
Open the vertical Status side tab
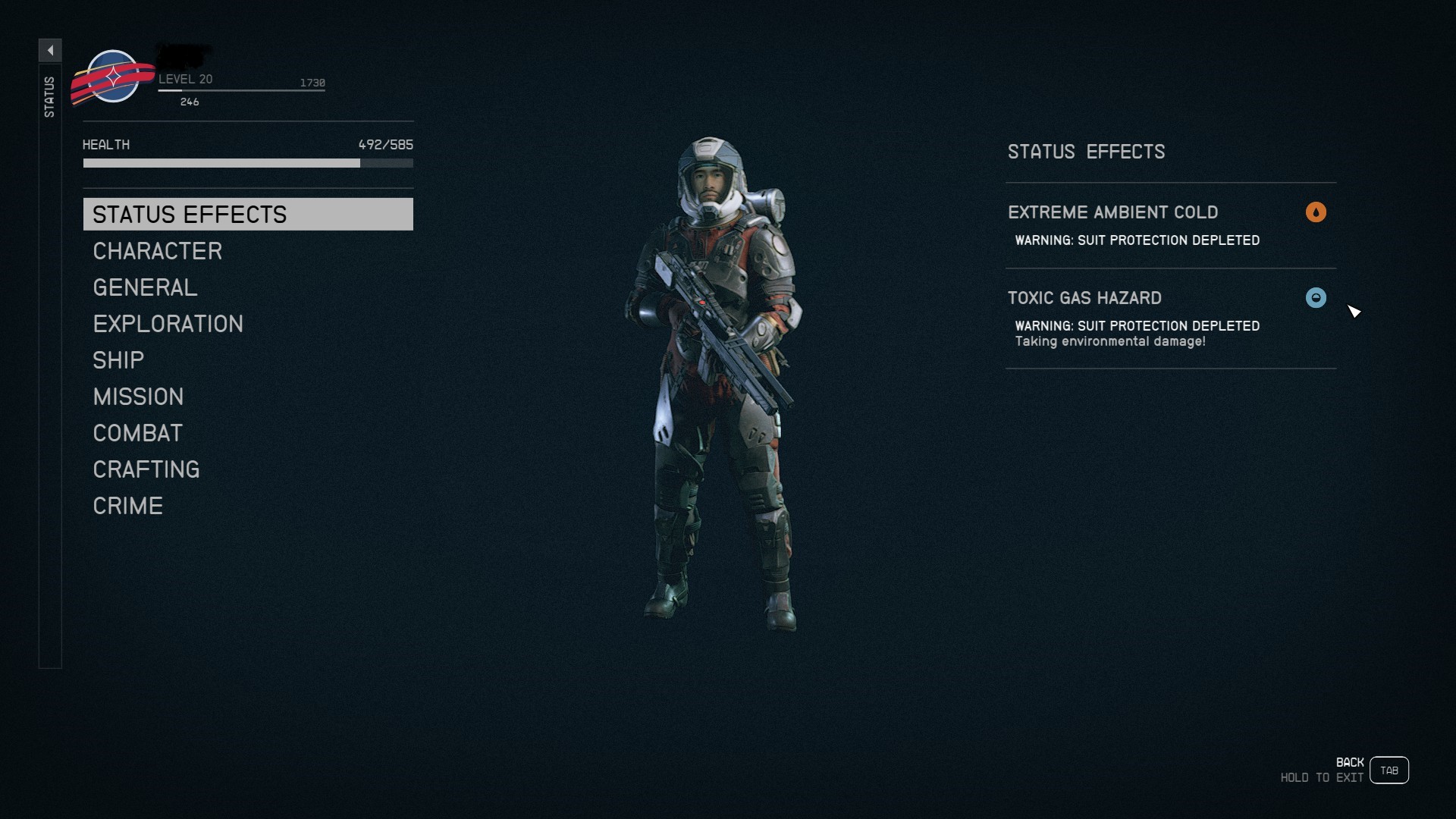pyautogui.click(x=49, y=97)
